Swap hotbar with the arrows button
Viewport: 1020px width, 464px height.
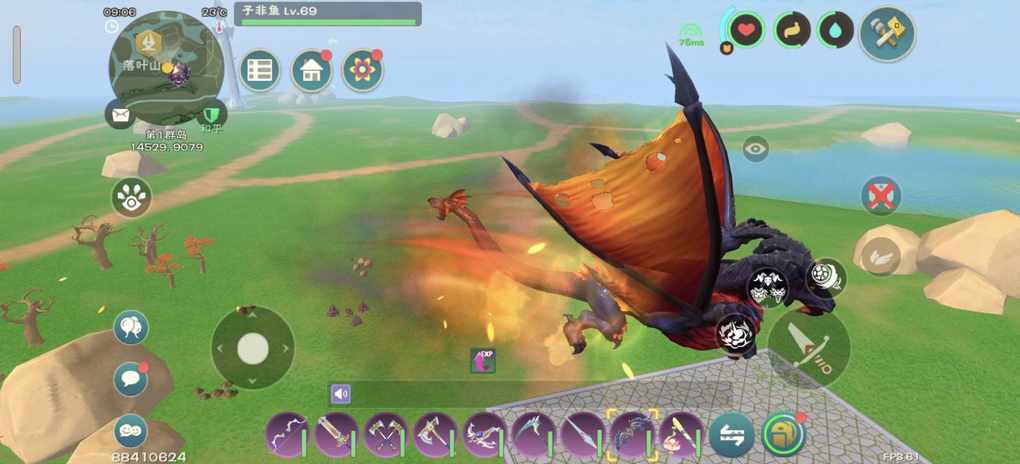click(732, 435)
